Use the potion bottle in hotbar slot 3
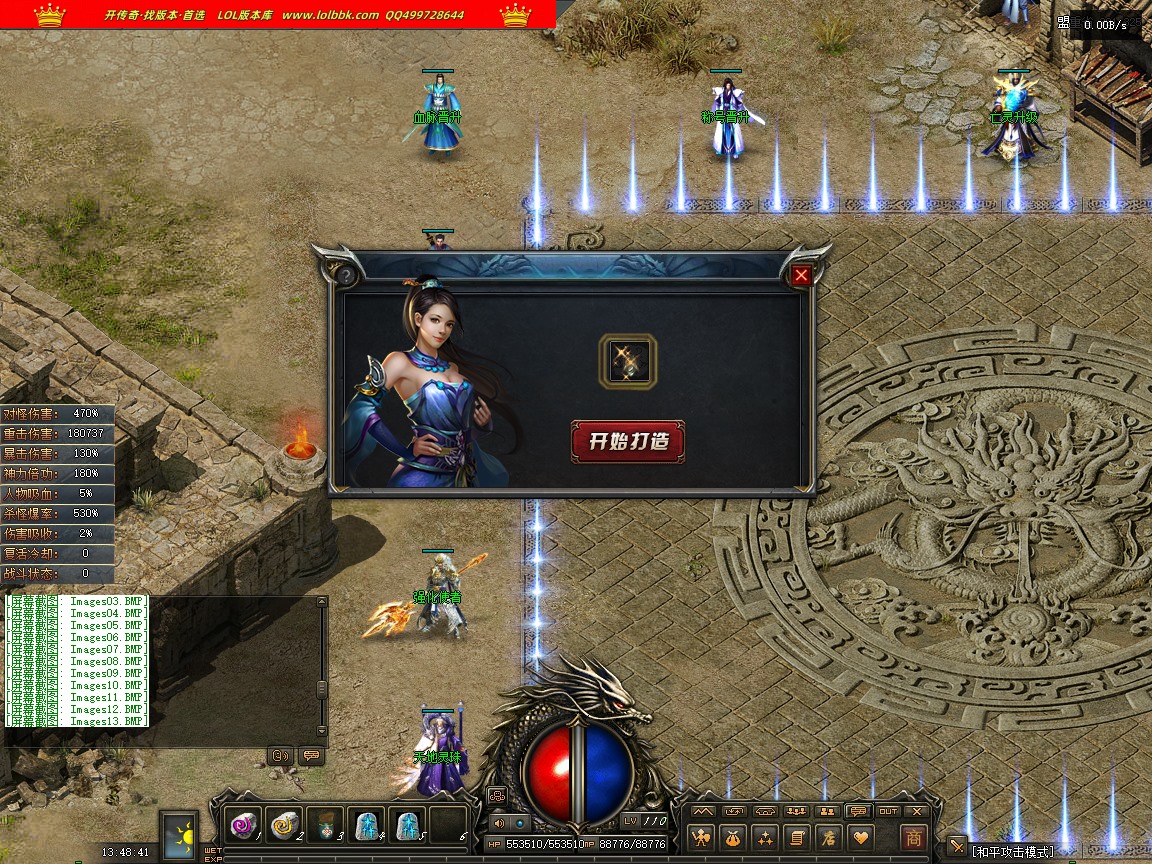 click(325, 825)
